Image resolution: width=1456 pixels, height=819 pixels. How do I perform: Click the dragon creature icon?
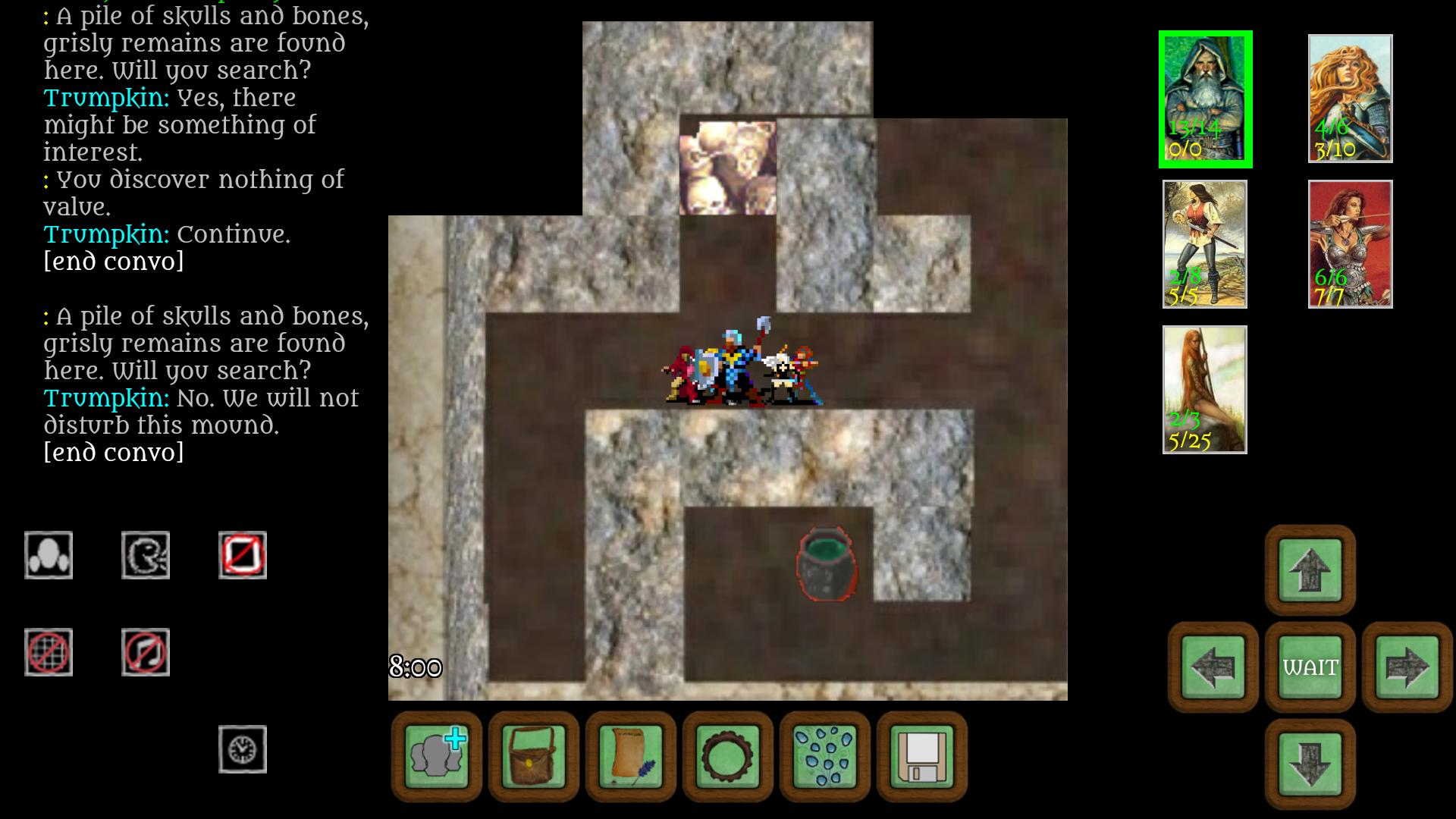click(146, 554)
